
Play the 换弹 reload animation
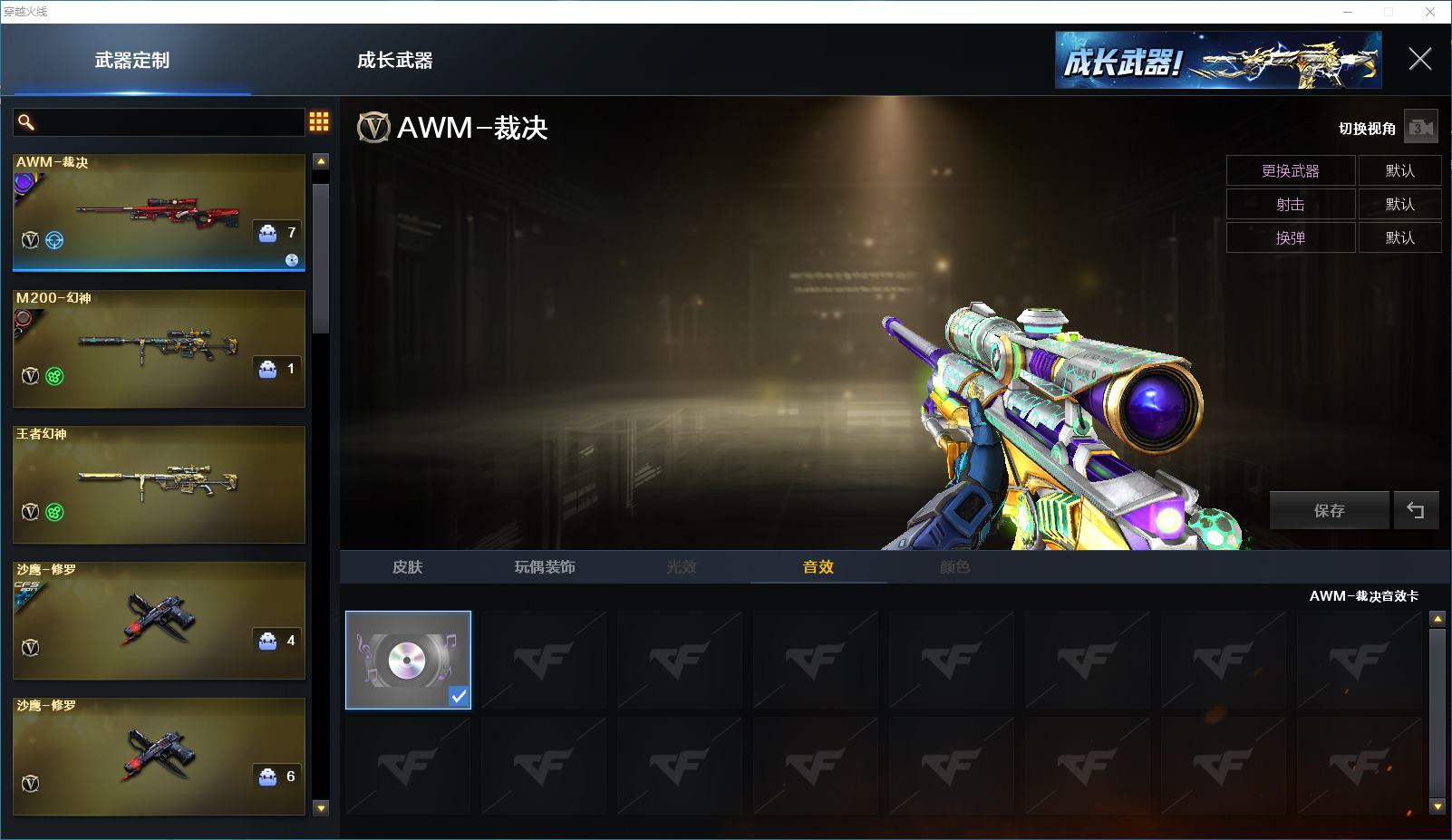[x=1290, y=237]
